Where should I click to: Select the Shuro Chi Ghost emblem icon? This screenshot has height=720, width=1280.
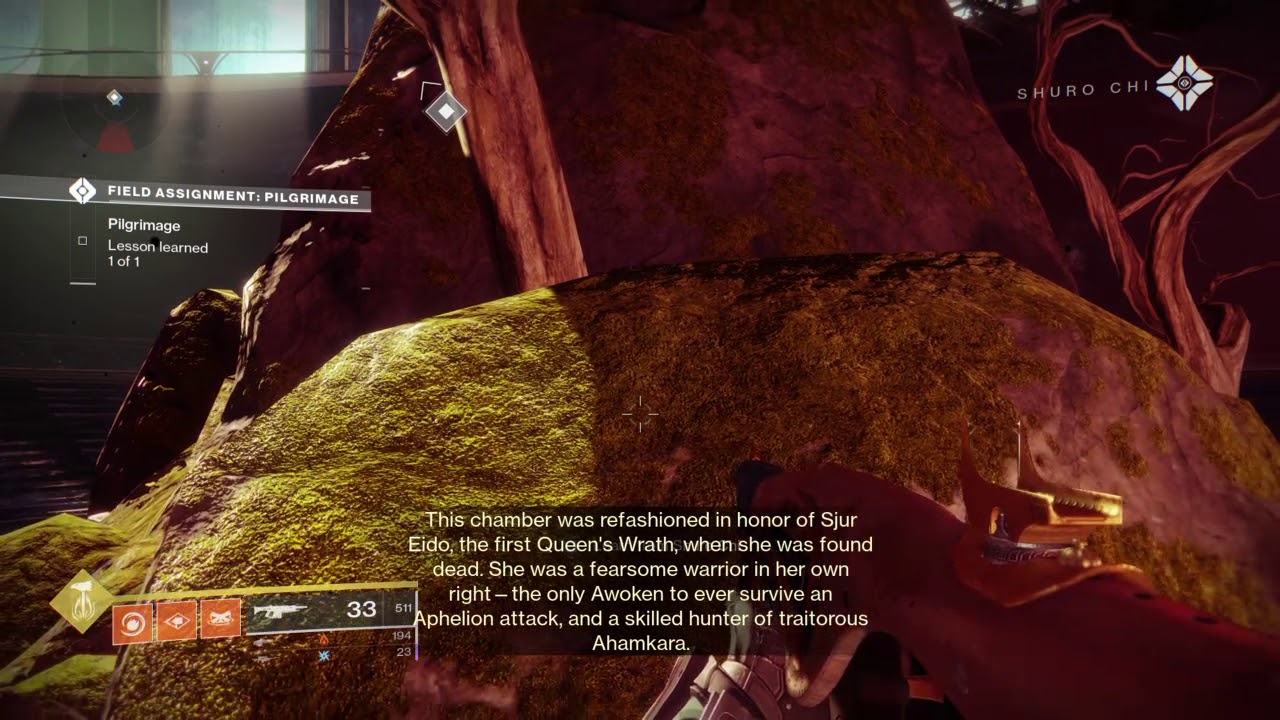1184,83
